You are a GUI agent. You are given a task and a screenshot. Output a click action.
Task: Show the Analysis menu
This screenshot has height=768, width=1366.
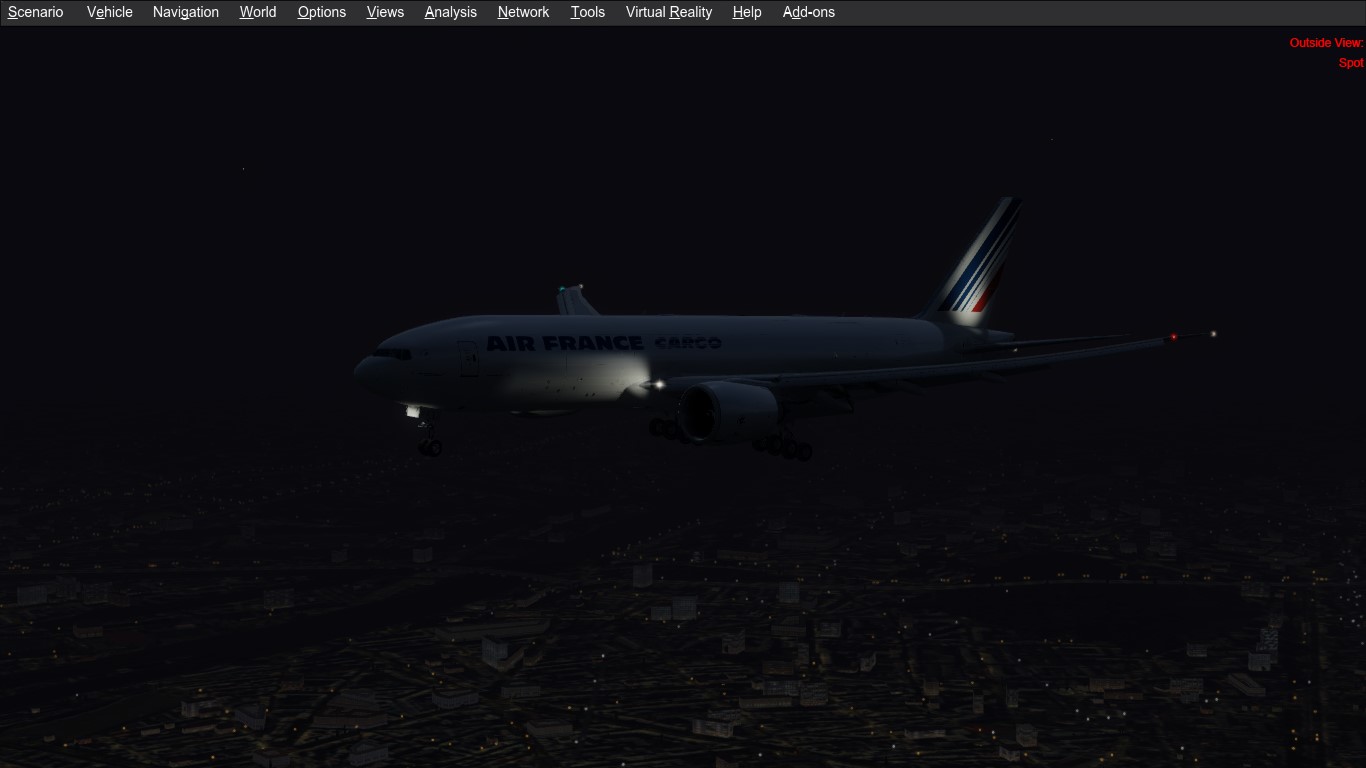coord(451,12)
